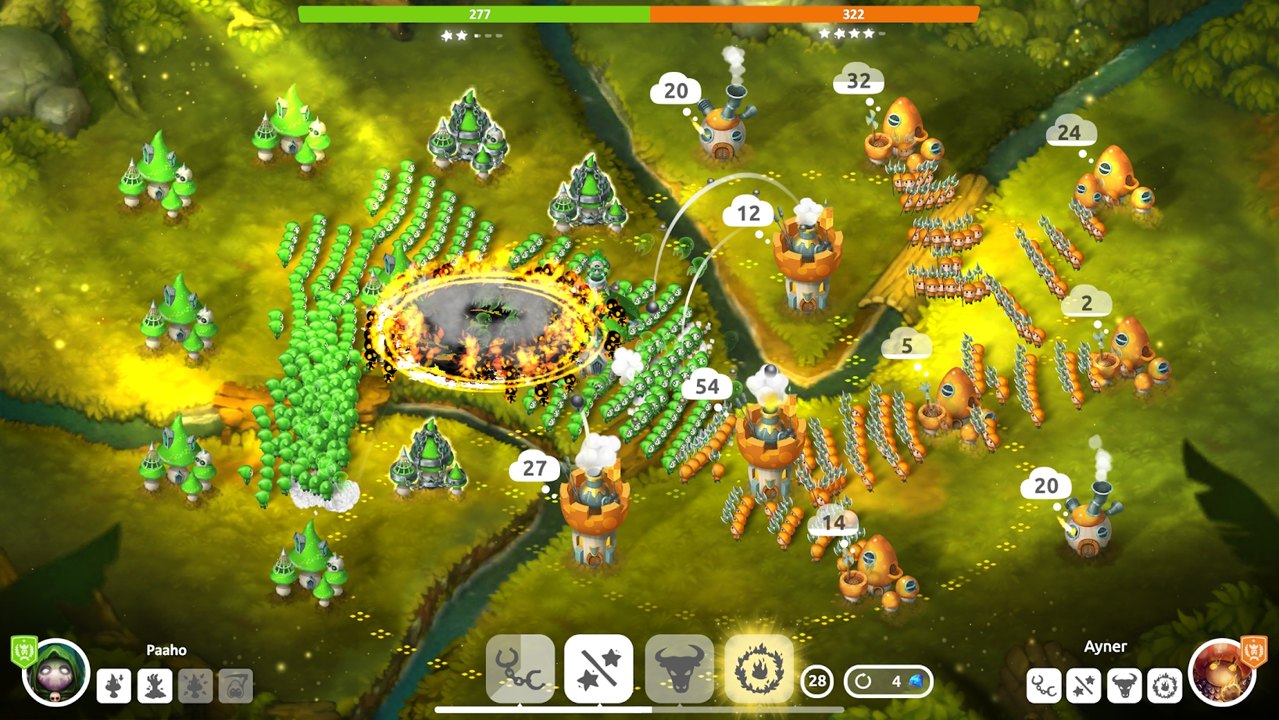Activate the shackles skill in the center bar
Viewport: 1279px width, 720px height.
tap(520, 668)
